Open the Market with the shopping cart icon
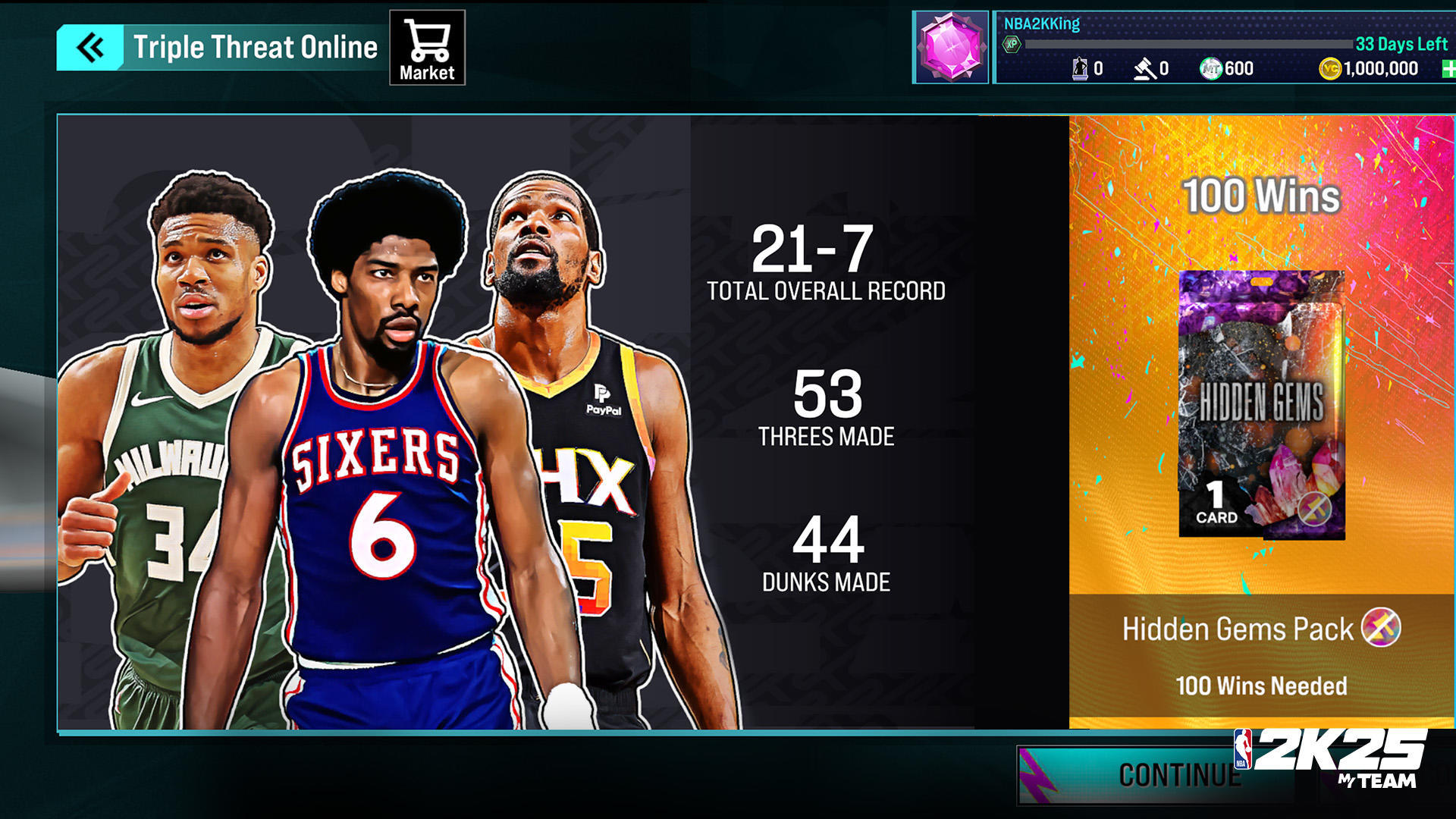The width and height of the screenshot is (1456, 819). click(x=428, y=45)
